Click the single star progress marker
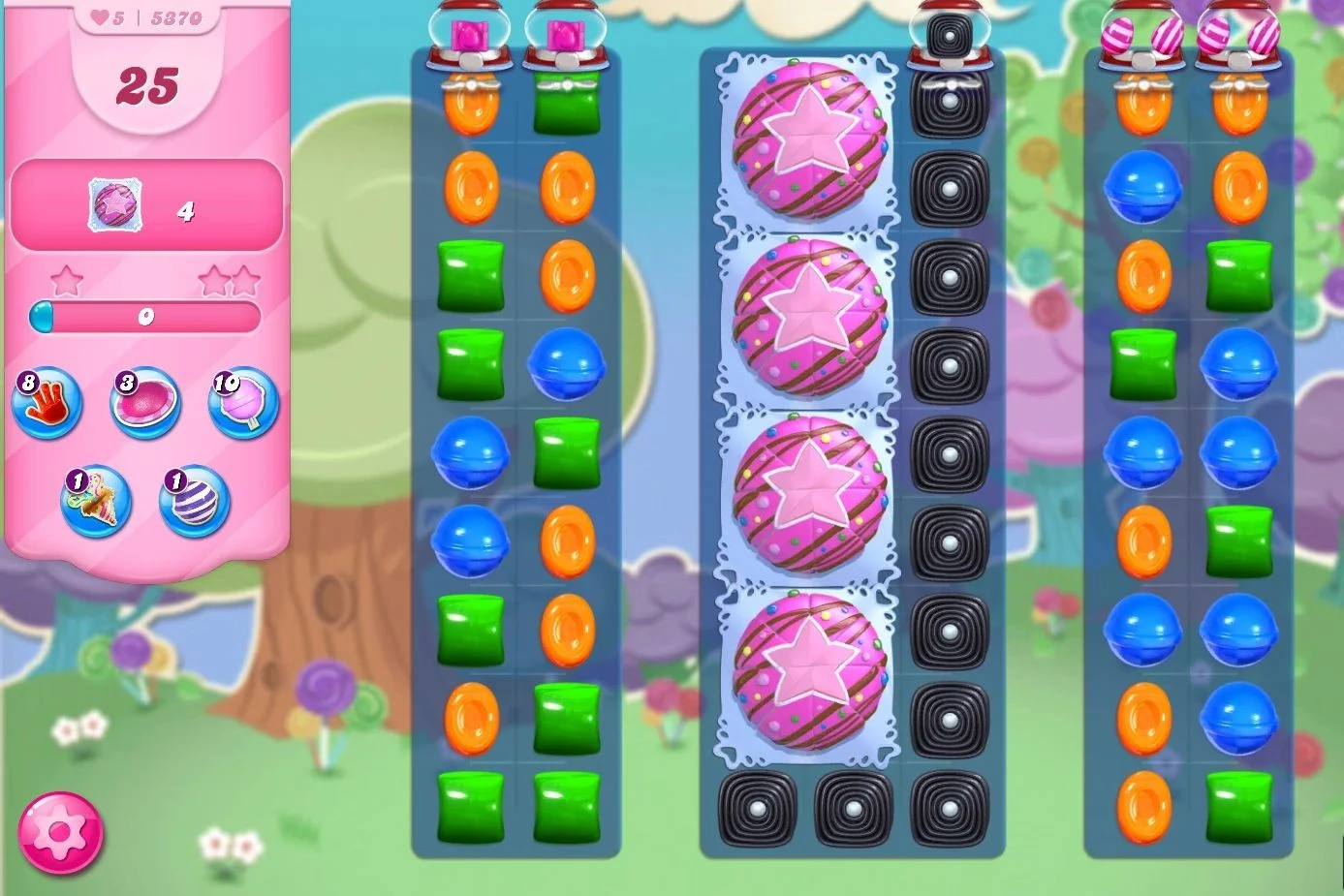Image resolution: width=1344 pixels, height=896 pixels. point(67,279)
